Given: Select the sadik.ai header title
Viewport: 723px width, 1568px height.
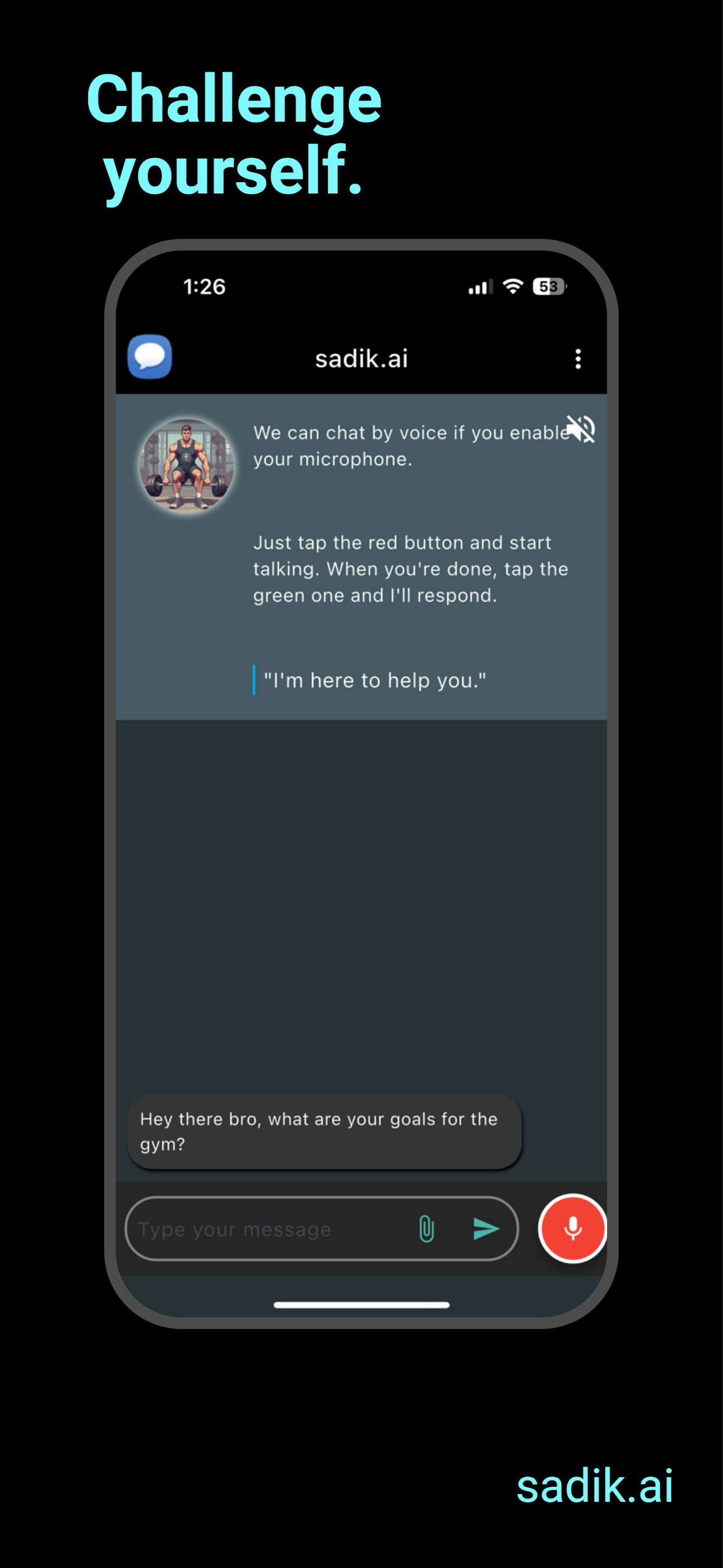Looking at the screenshot, I should 361,359.
